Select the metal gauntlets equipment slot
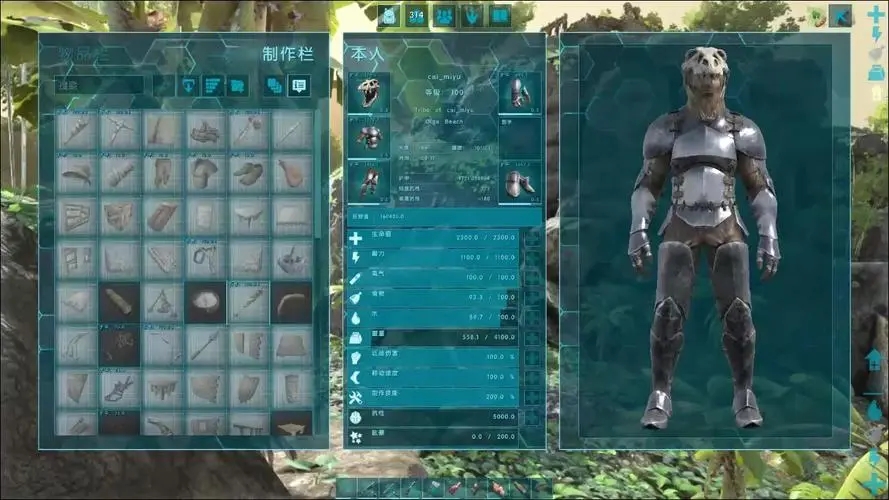Viewport: 889px width, 500px height. click(x=519, y=93)
